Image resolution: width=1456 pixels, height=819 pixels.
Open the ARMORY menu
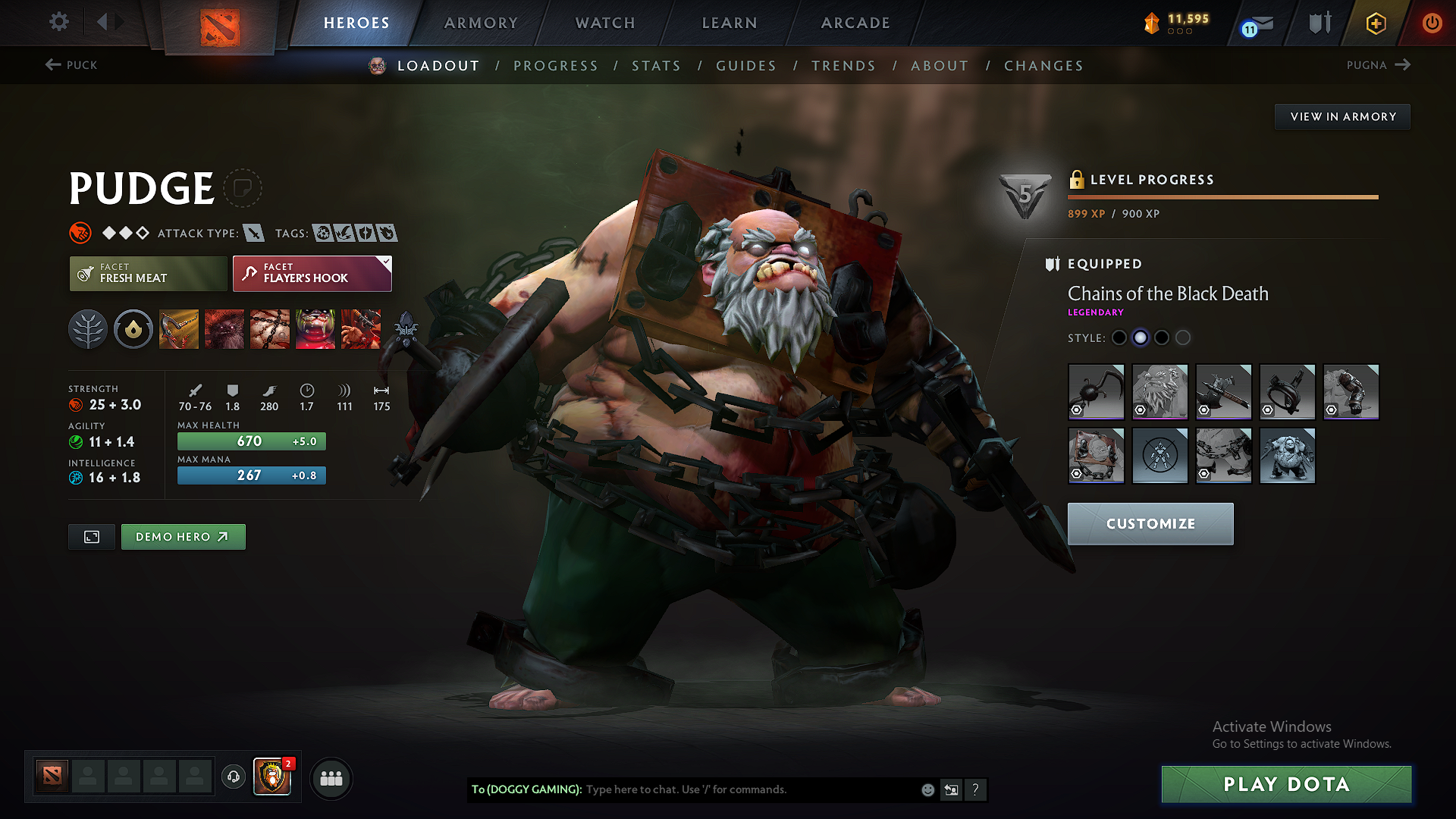click(x=481, y=23)
